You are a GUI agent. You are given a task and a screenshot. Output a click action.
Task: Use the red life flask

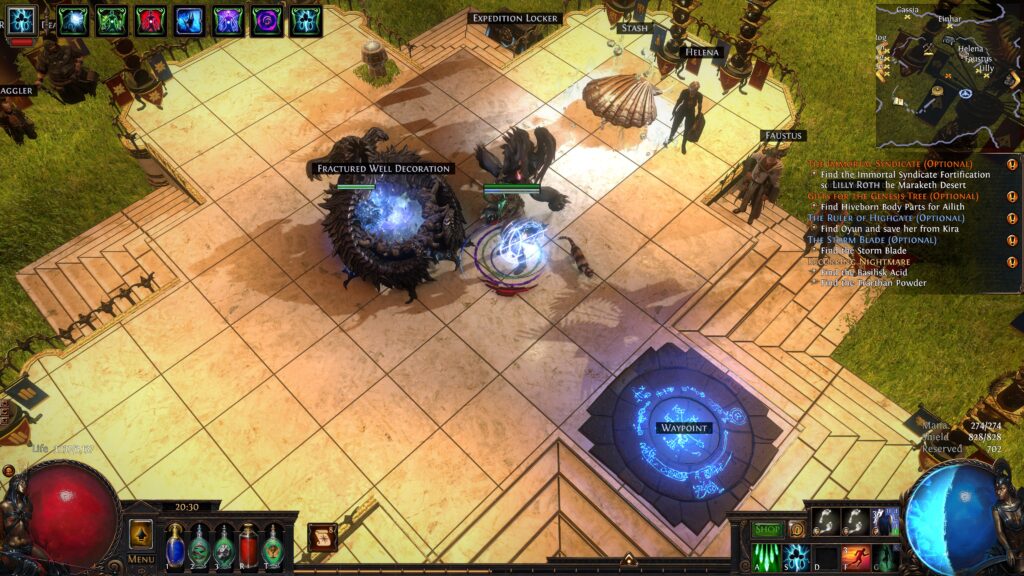point(248,546)
